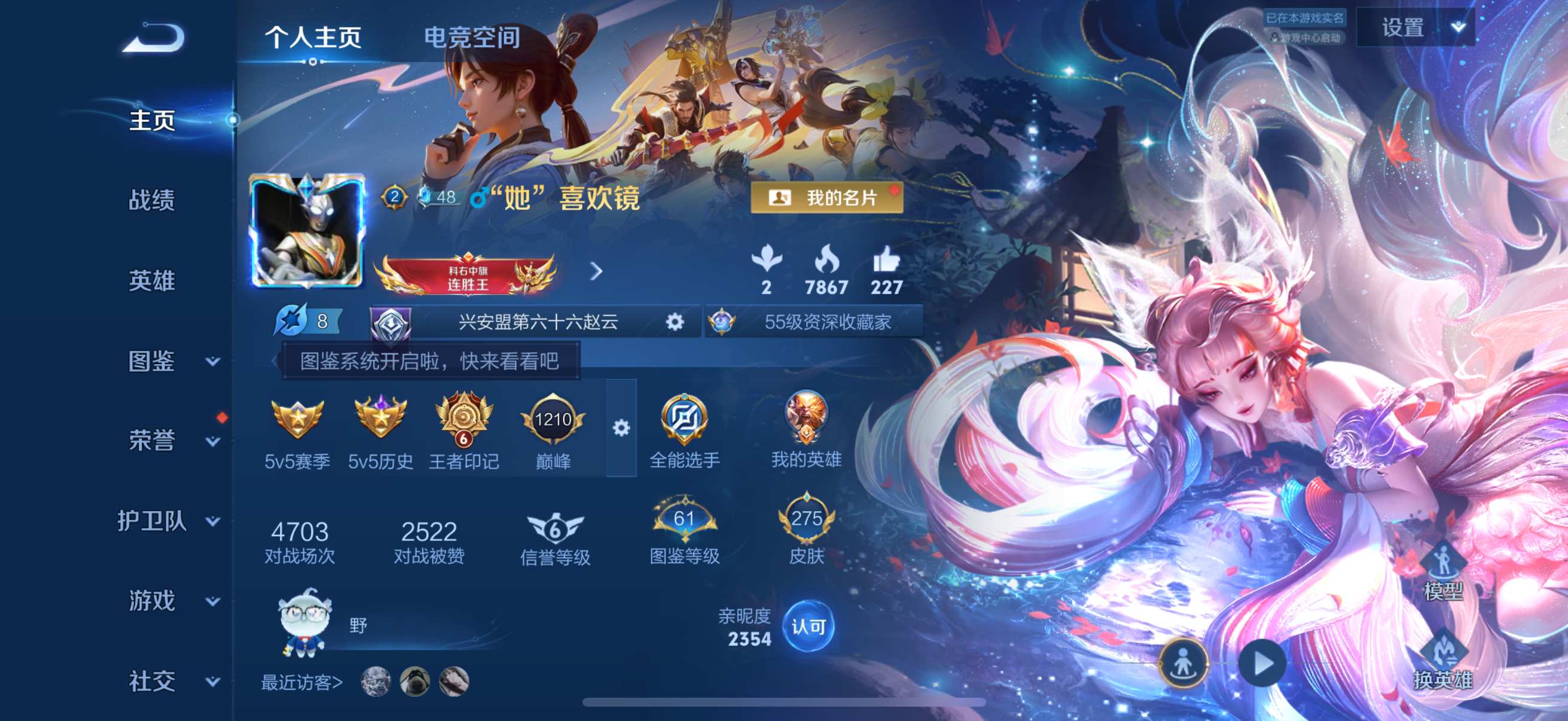
Task: Click the flame heat icon showing 7867
Action: [826, 263]
